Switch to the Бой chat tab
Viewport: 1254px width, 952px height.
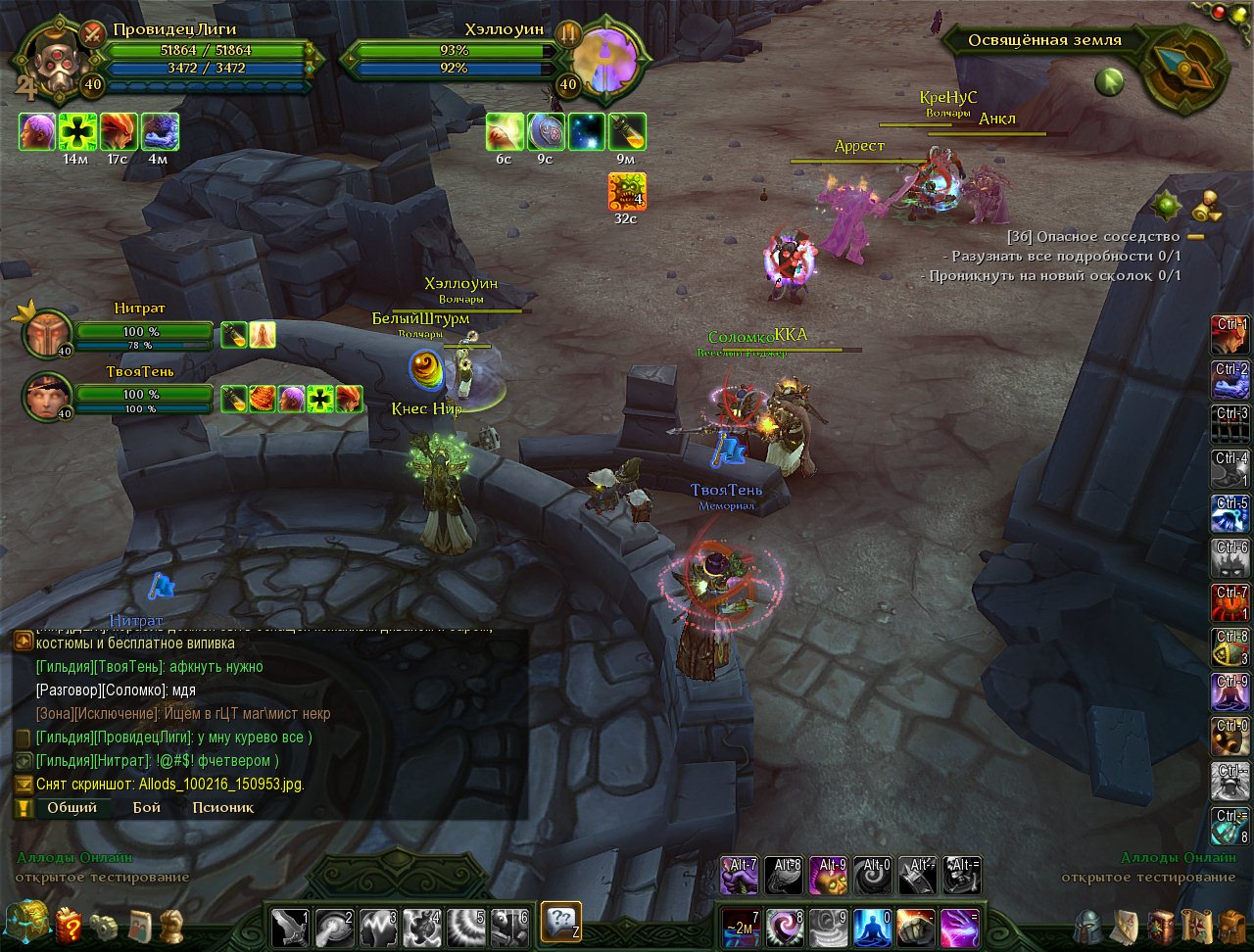tap(146, 808)
